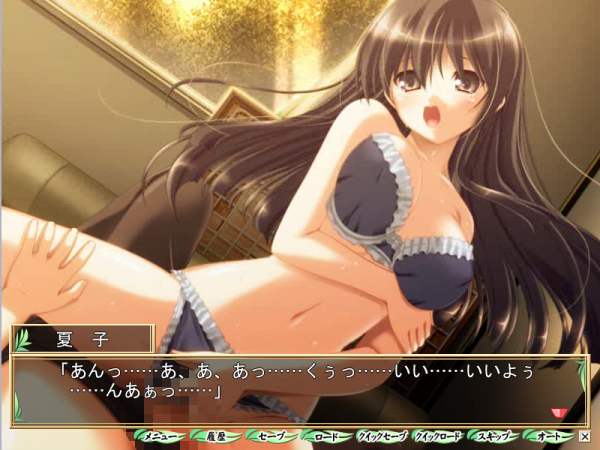
Task: Hide the message window with the X button
Action: (x=585, y=438)
